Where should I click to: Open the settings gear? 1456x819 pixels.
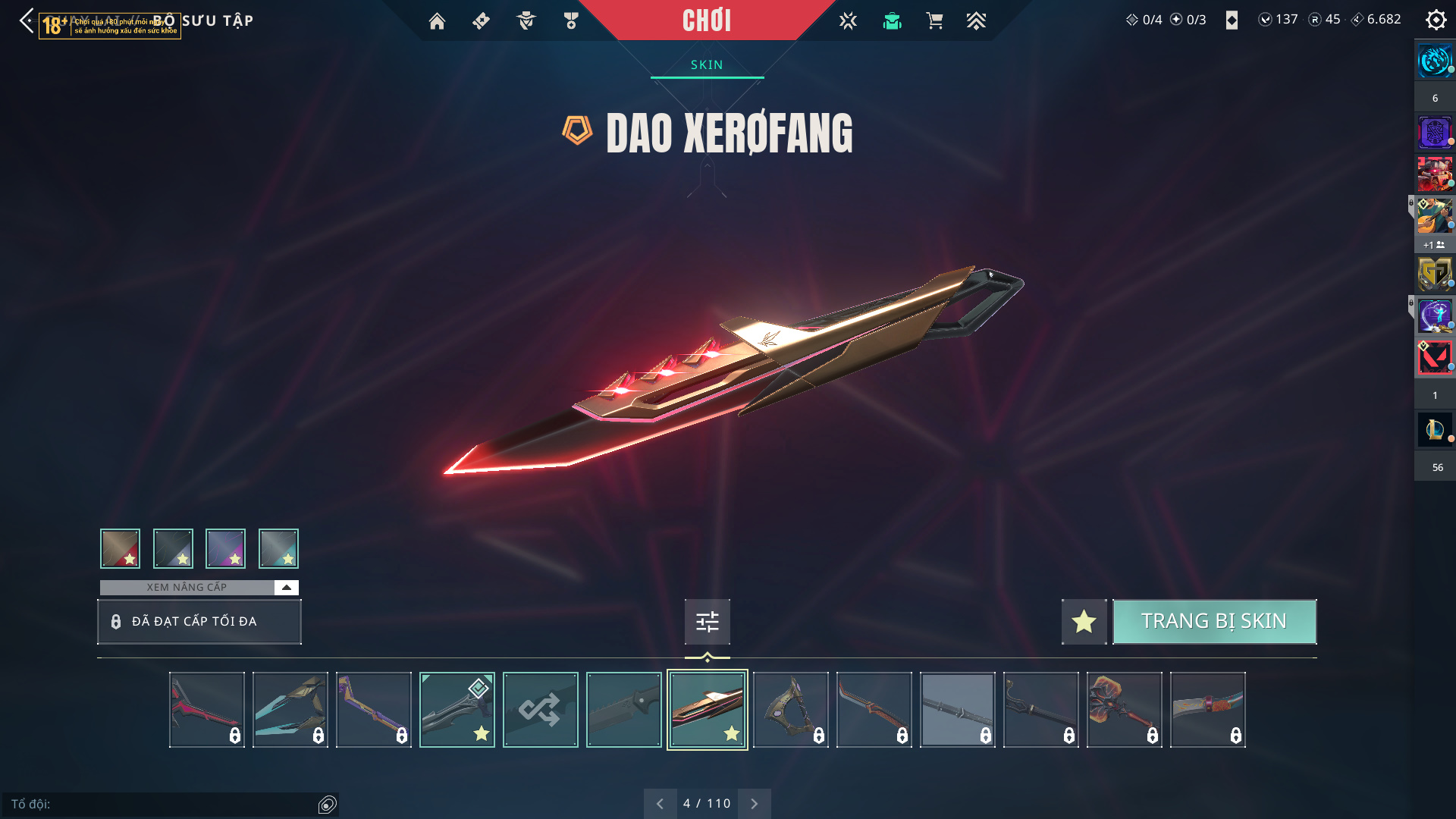coord(1436,20)
